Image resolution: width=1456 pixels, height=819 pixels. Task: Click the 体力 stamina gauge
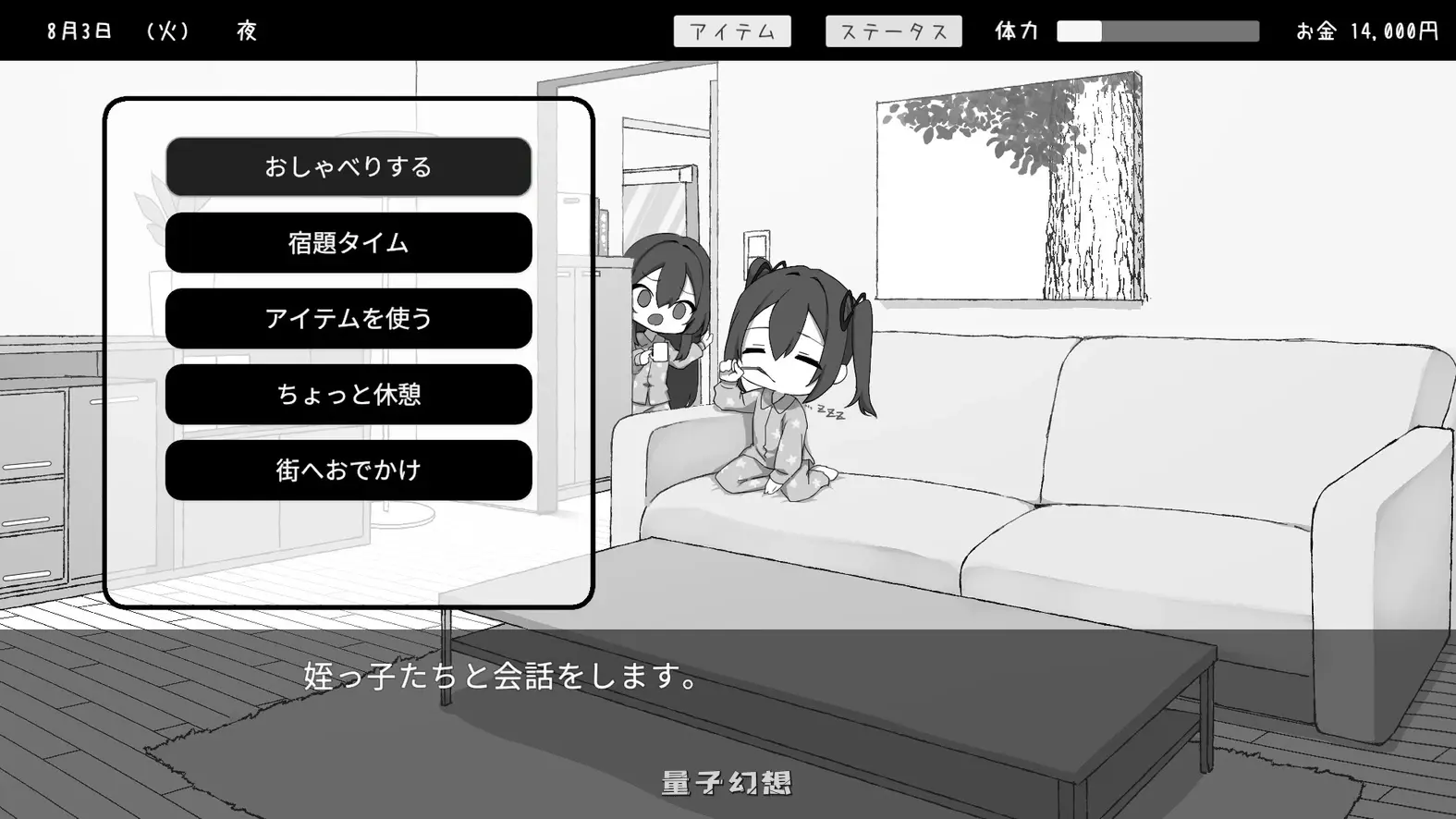[1156, 31]
